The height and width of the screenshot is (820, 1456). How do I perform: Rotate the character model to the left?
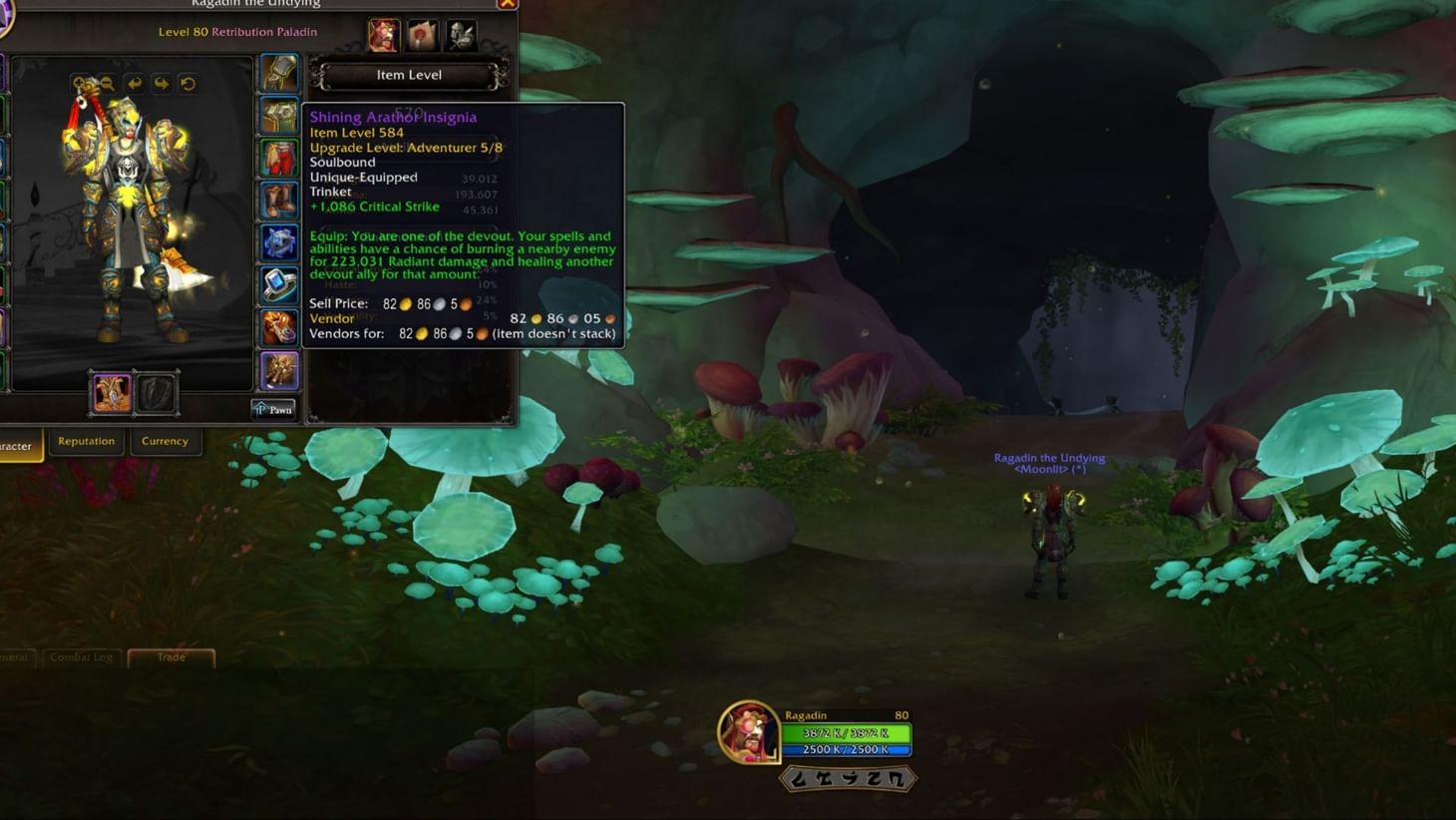coord(135,83)
